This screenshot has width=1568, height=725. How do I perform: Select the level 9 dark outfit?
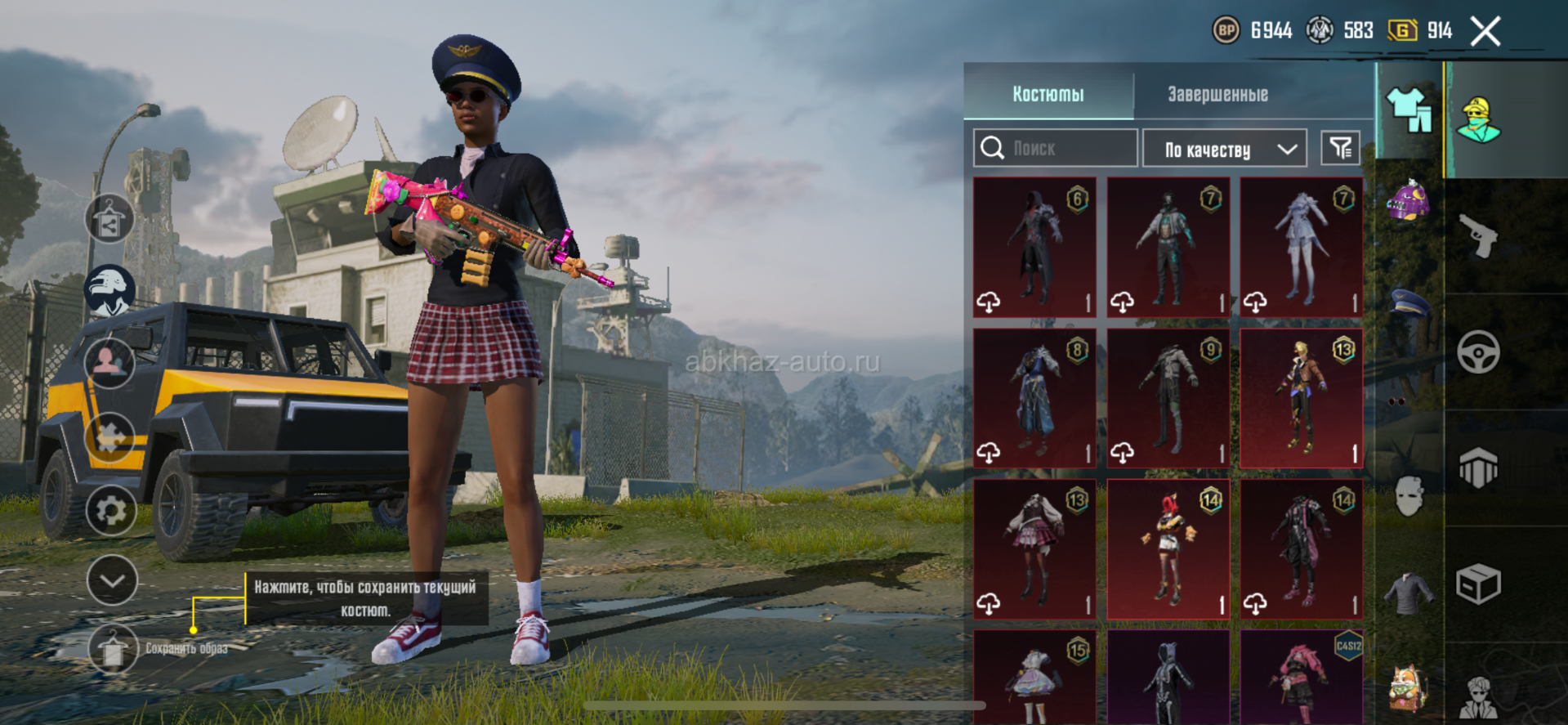coord(1168,398)
